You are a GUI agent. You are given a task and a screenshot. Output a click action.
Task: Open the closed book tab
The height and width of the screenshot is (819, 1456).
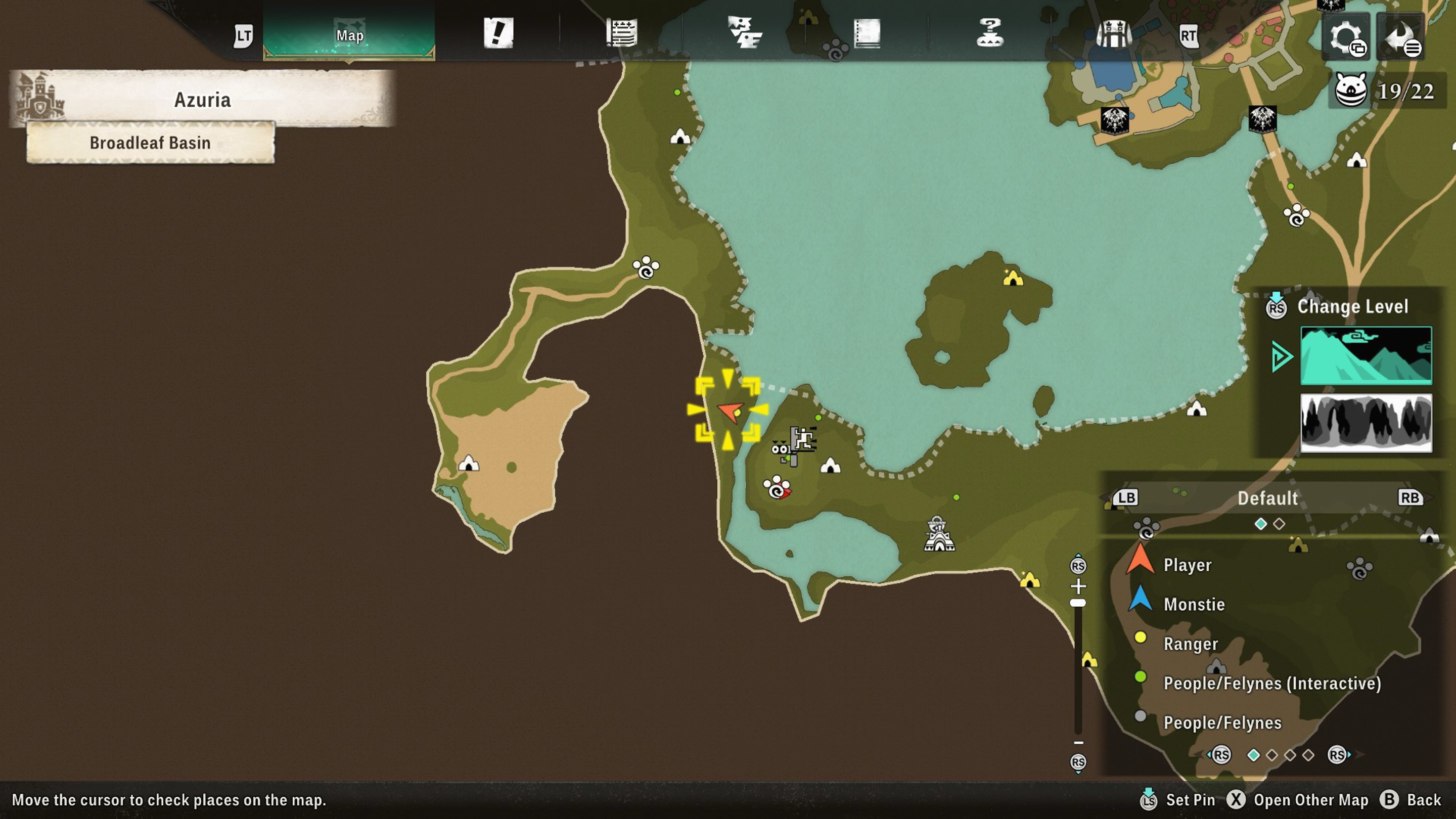tap(867, 33)
